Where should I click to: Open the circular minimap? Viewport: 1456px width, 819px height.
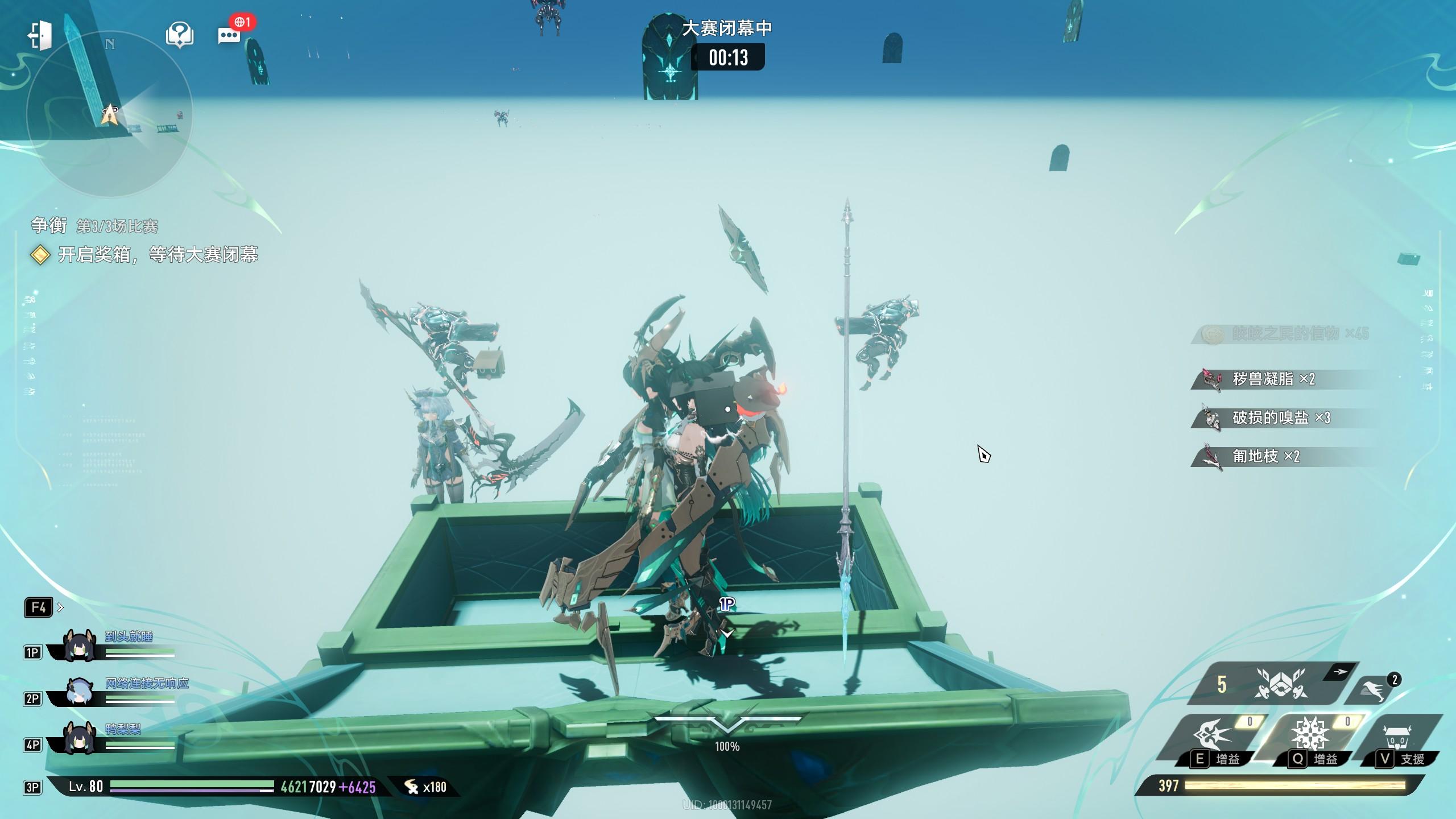pos(110,114)
